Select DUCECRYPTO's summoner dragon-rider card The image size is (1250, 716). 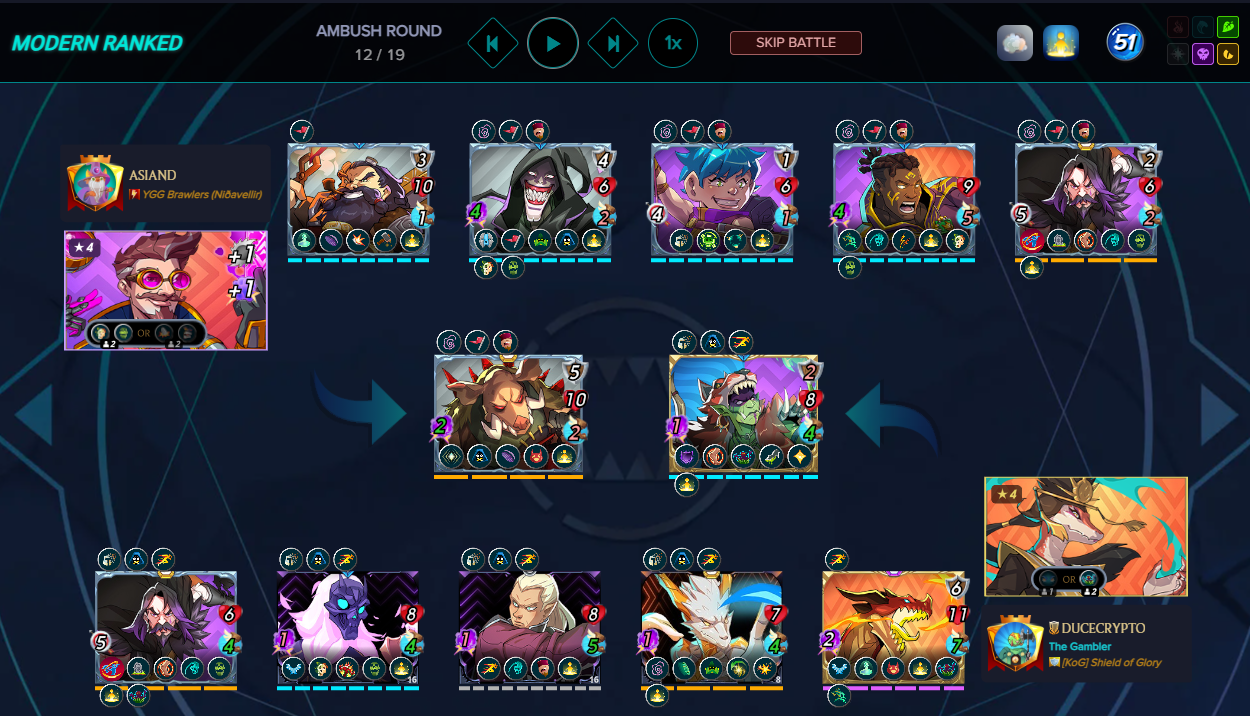1086,536
